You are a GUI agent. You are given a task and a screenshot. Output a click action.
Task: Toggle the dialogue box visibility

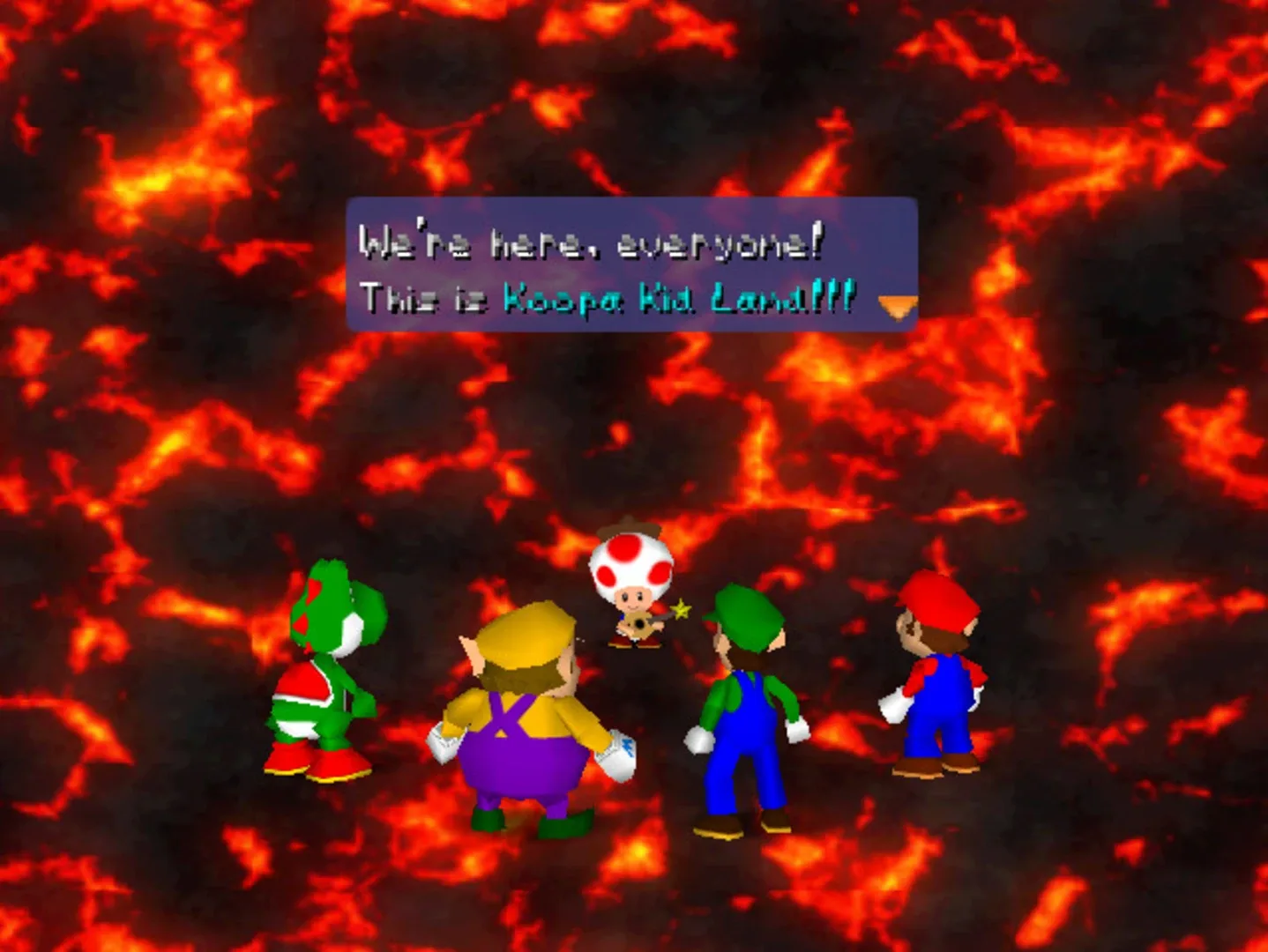coord(630,264)
